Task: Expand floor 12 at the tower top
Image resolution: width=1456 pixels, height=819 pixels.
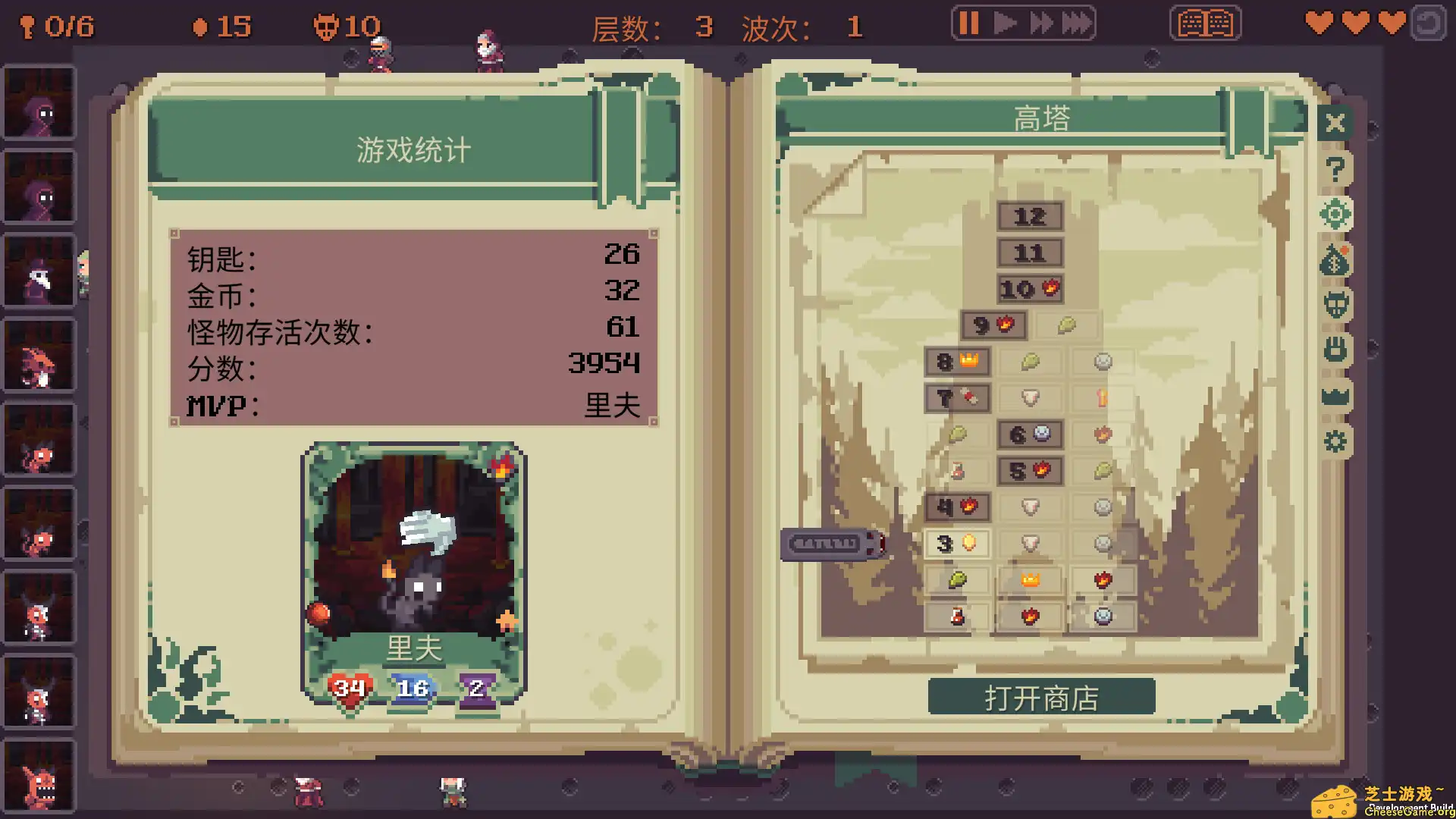Action: pos(1030,217)
